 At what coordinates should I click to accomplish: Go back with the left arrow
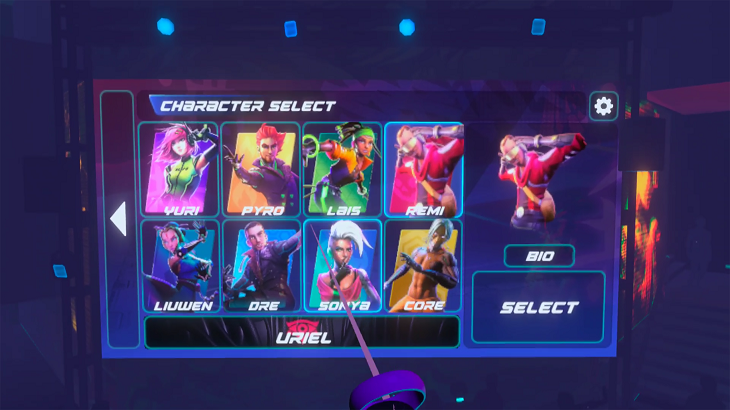pos(118,219)
